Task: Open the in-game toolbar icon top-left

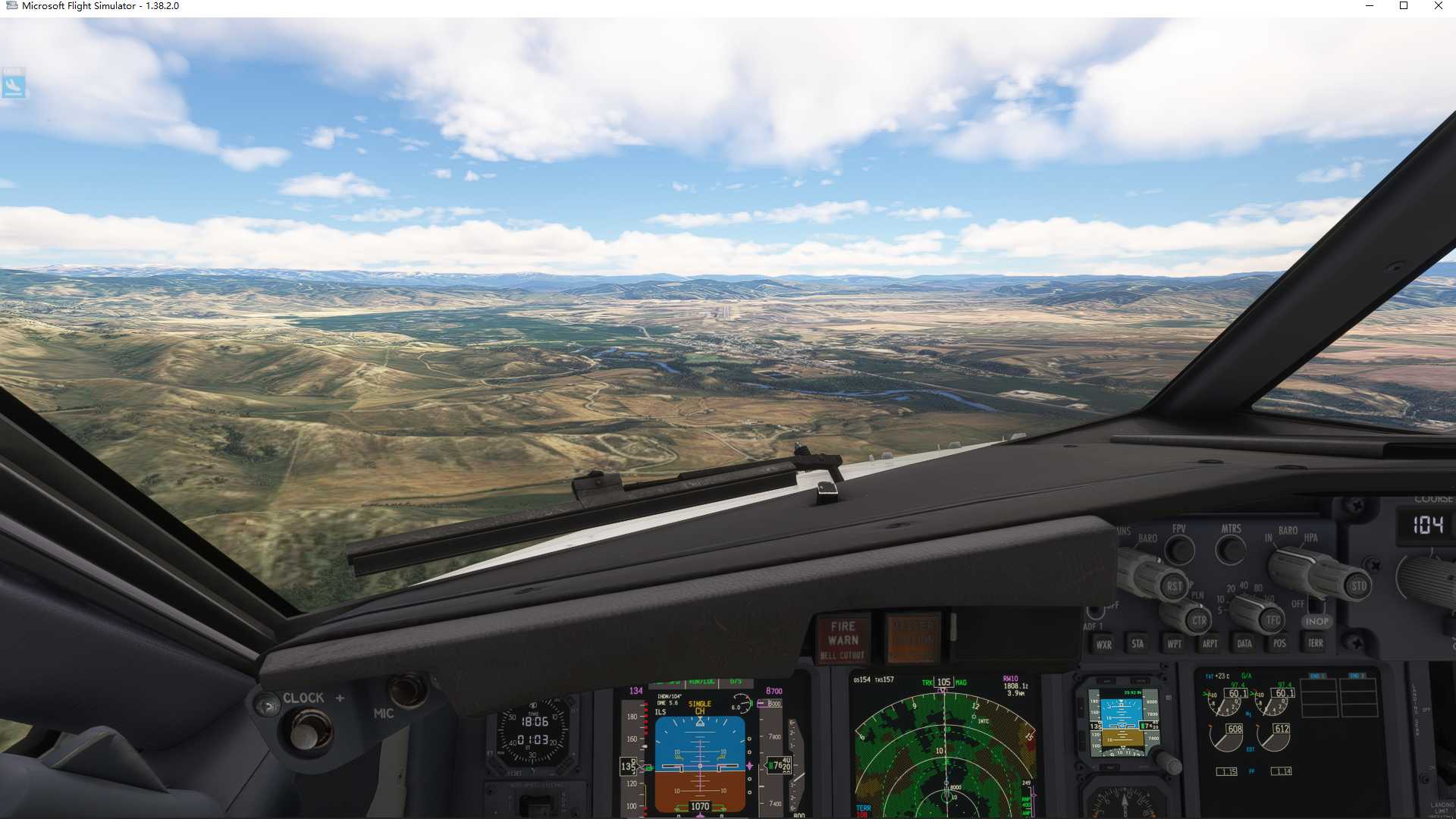Action: pos(14,85)
